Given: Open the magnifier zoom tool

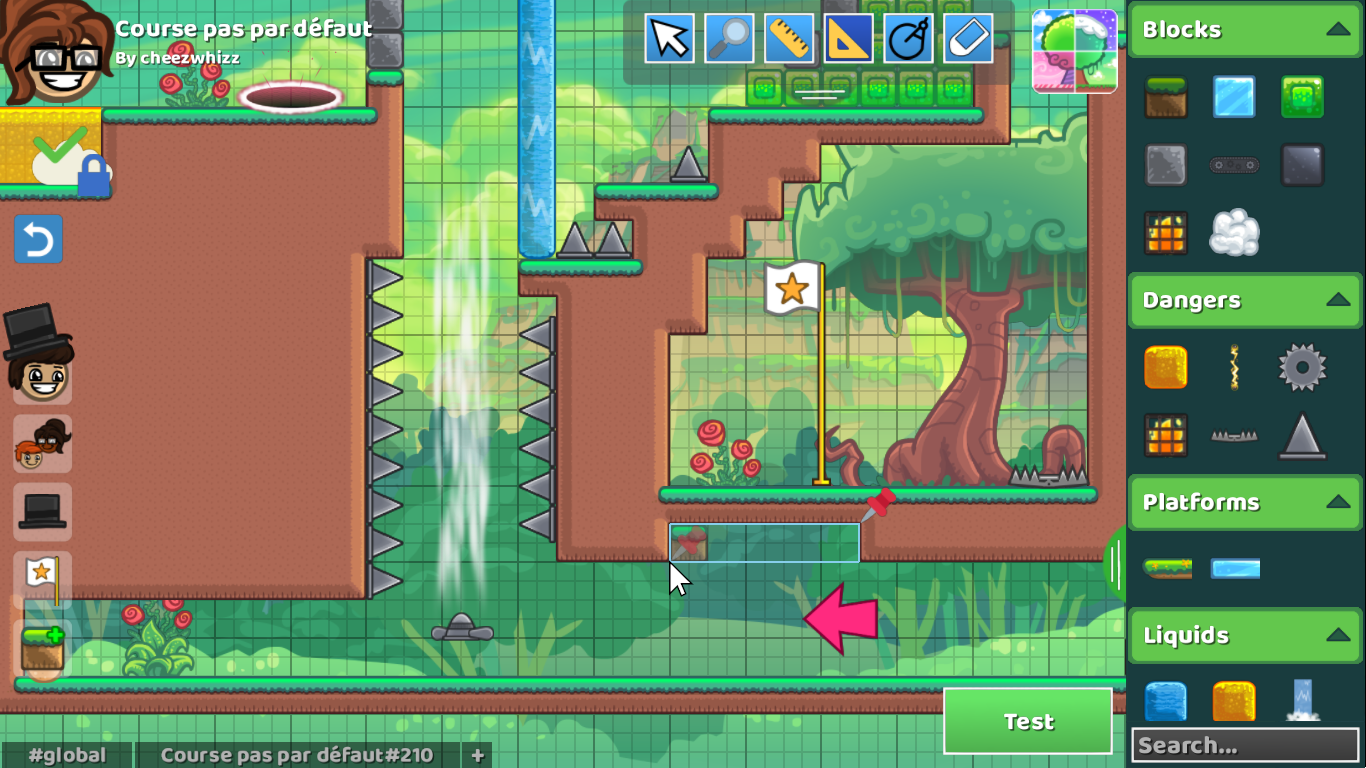Looking at the screenshot, I should pos(728,38).
